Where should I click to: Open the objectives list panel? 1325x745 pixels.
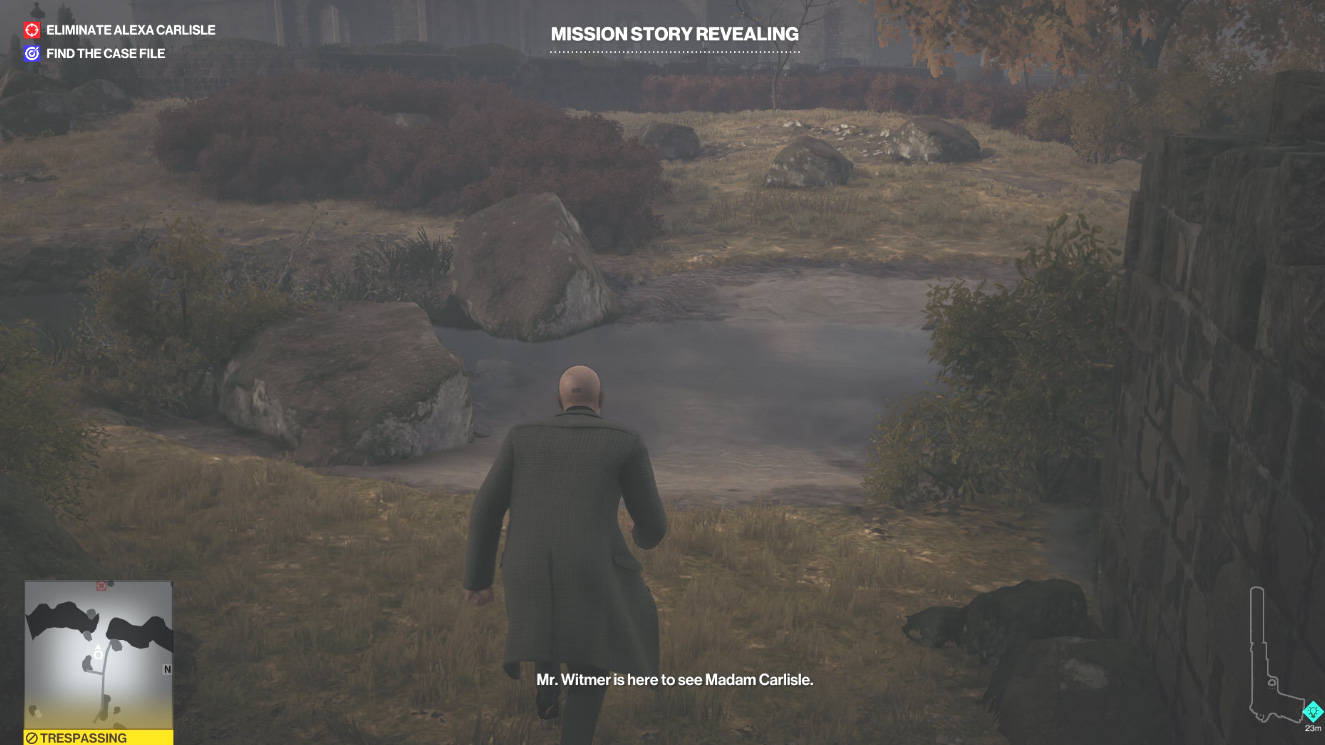pyautogui.click(x=120, y=40)
